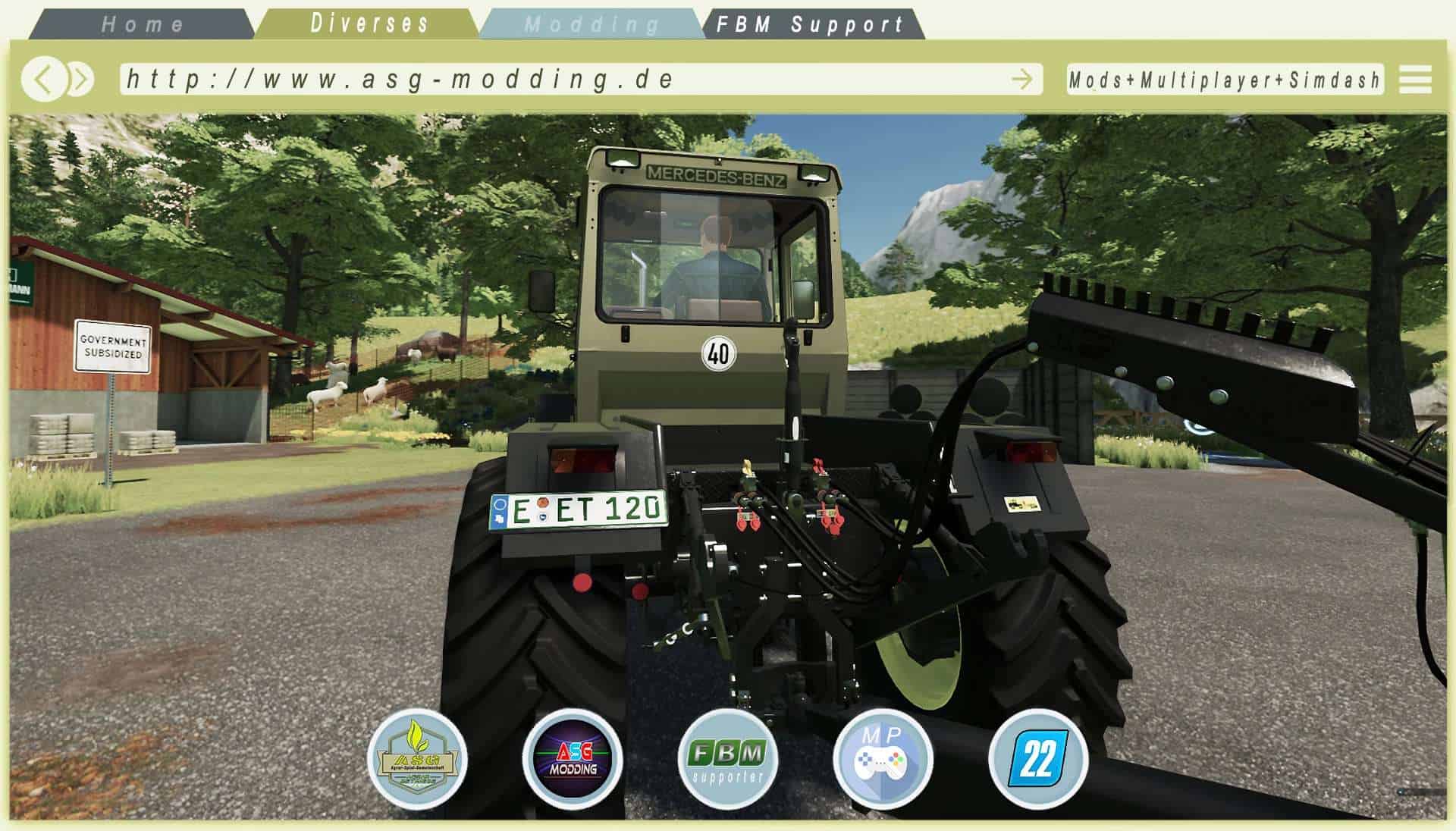Viewport: 1456px width, 831px height.
Task: Switch to the Home tab
Action: 144,23
